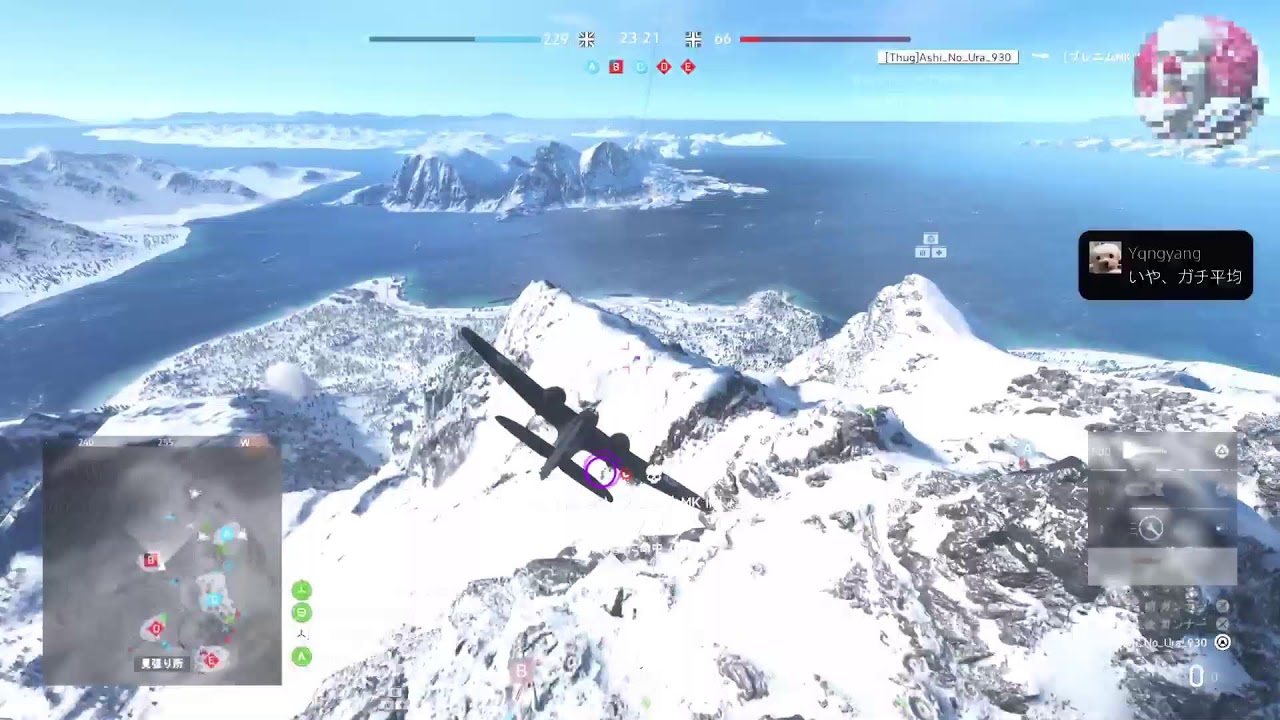Select the wrench repair slot in vehicle panel
Screen dimensions: 1280x720
1152,528
